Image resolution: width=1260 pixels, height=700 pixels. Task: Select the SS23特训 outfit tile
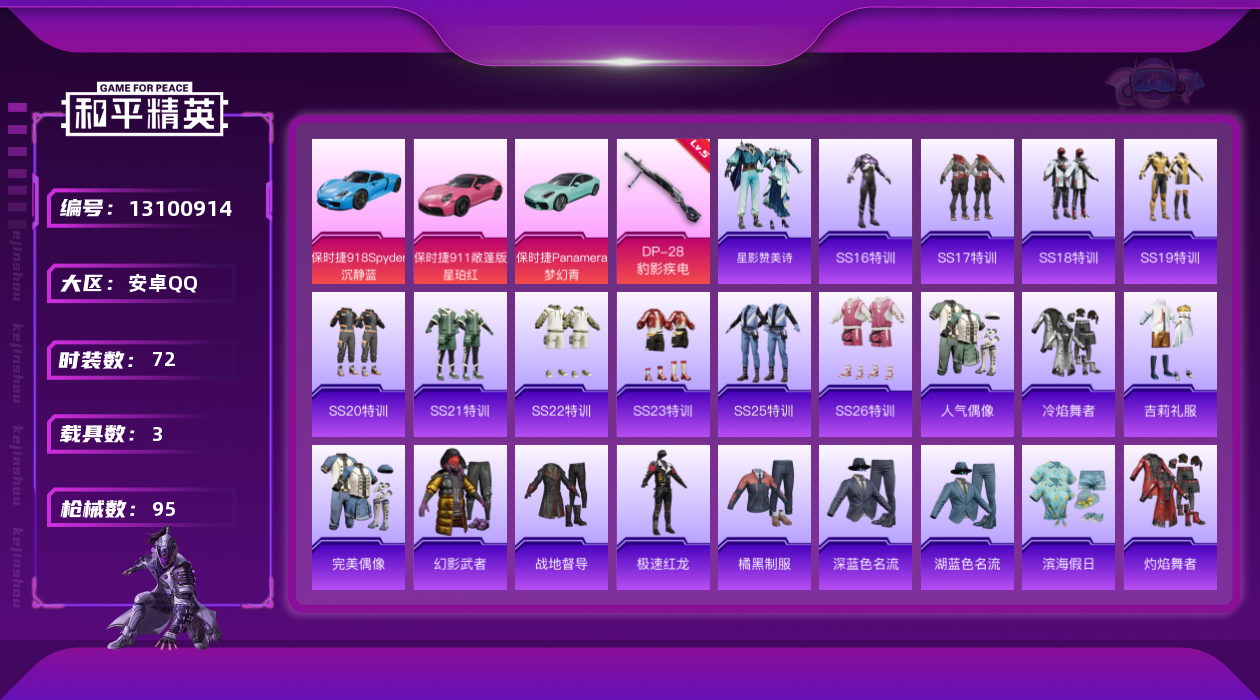(x=663, y=364)
